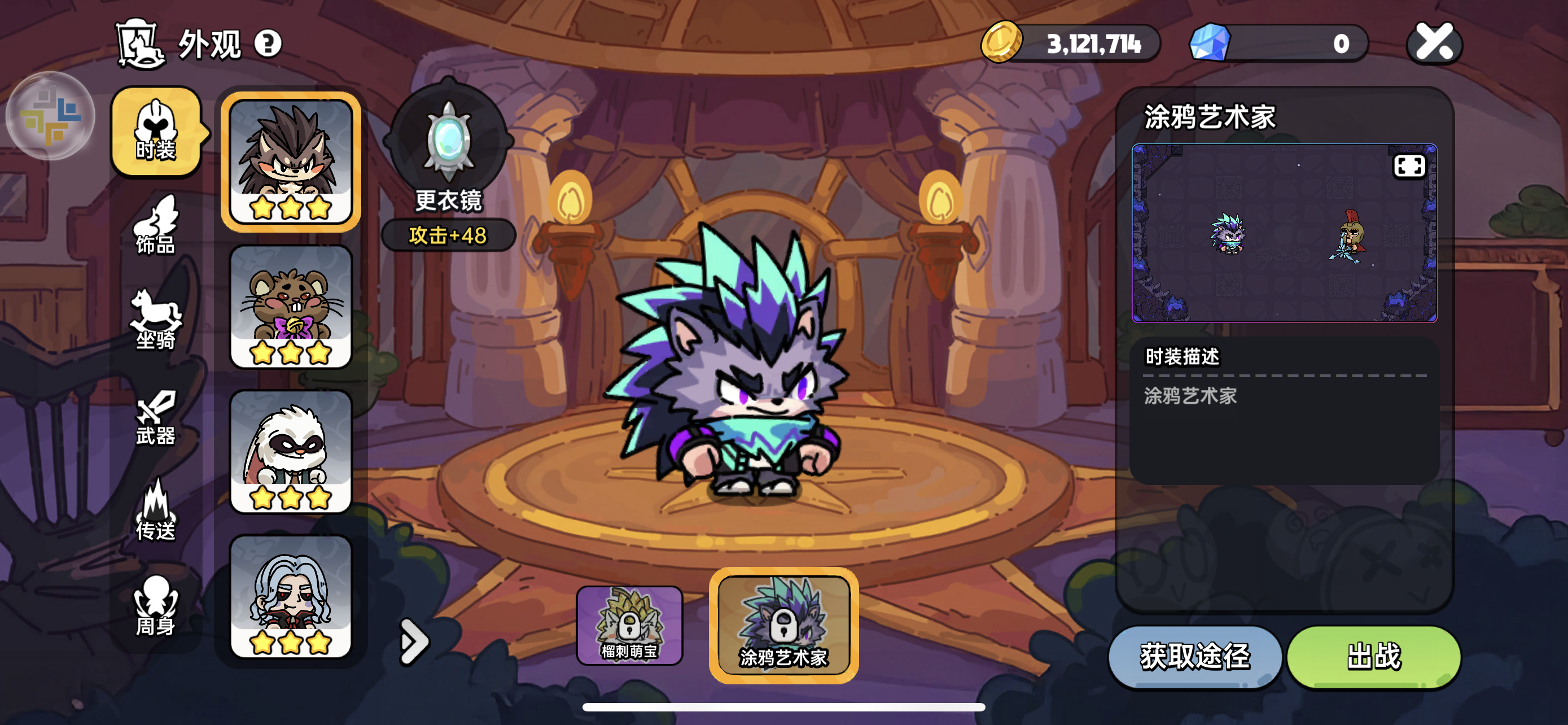The image size is (1568, 725).
Task: Switch to the 时装 costume tab
Action: click(x=156, y=132)
